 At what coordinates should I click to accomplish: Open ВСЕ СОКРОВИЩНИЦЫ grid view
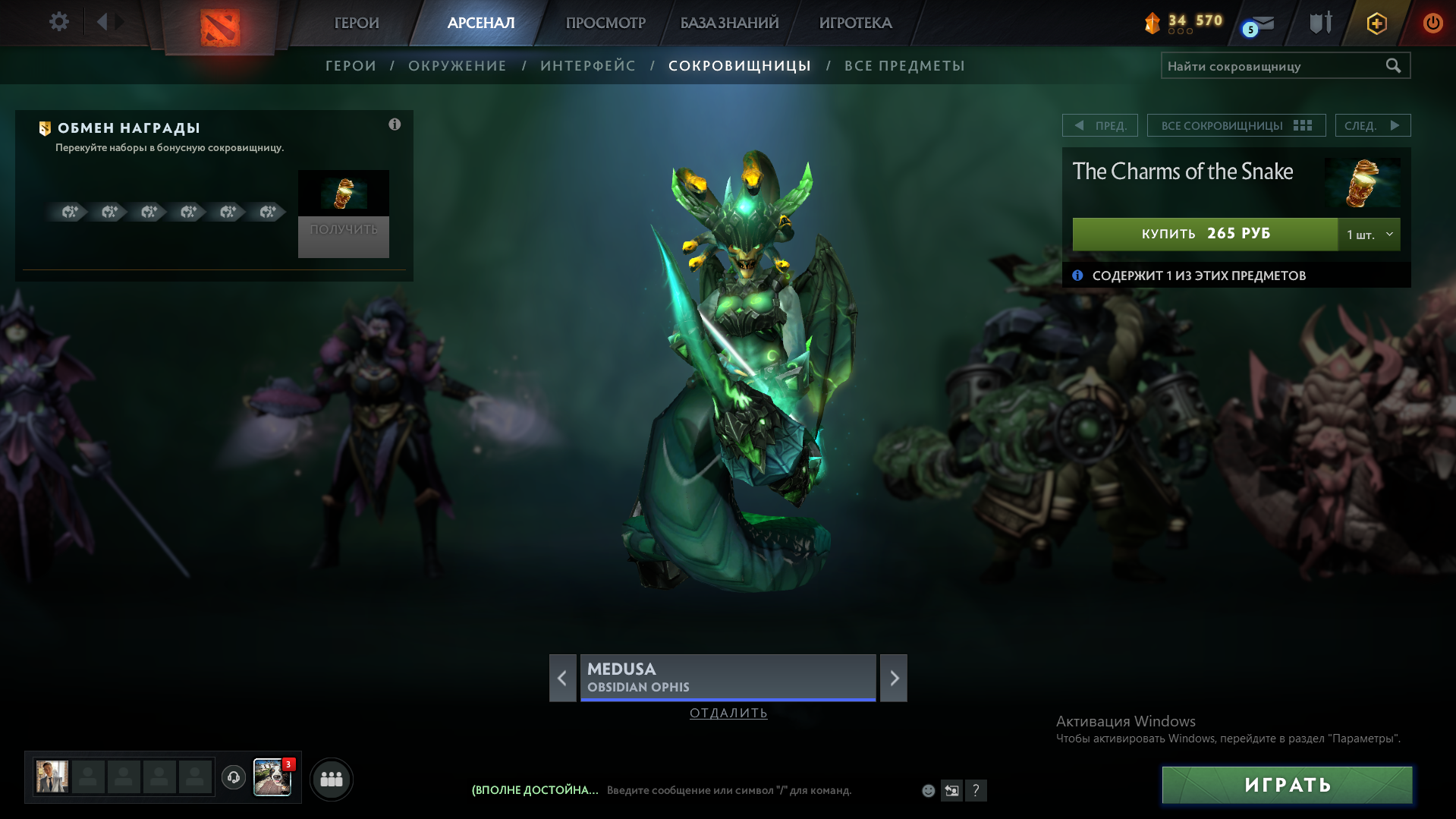click(x=1236, y=125)
